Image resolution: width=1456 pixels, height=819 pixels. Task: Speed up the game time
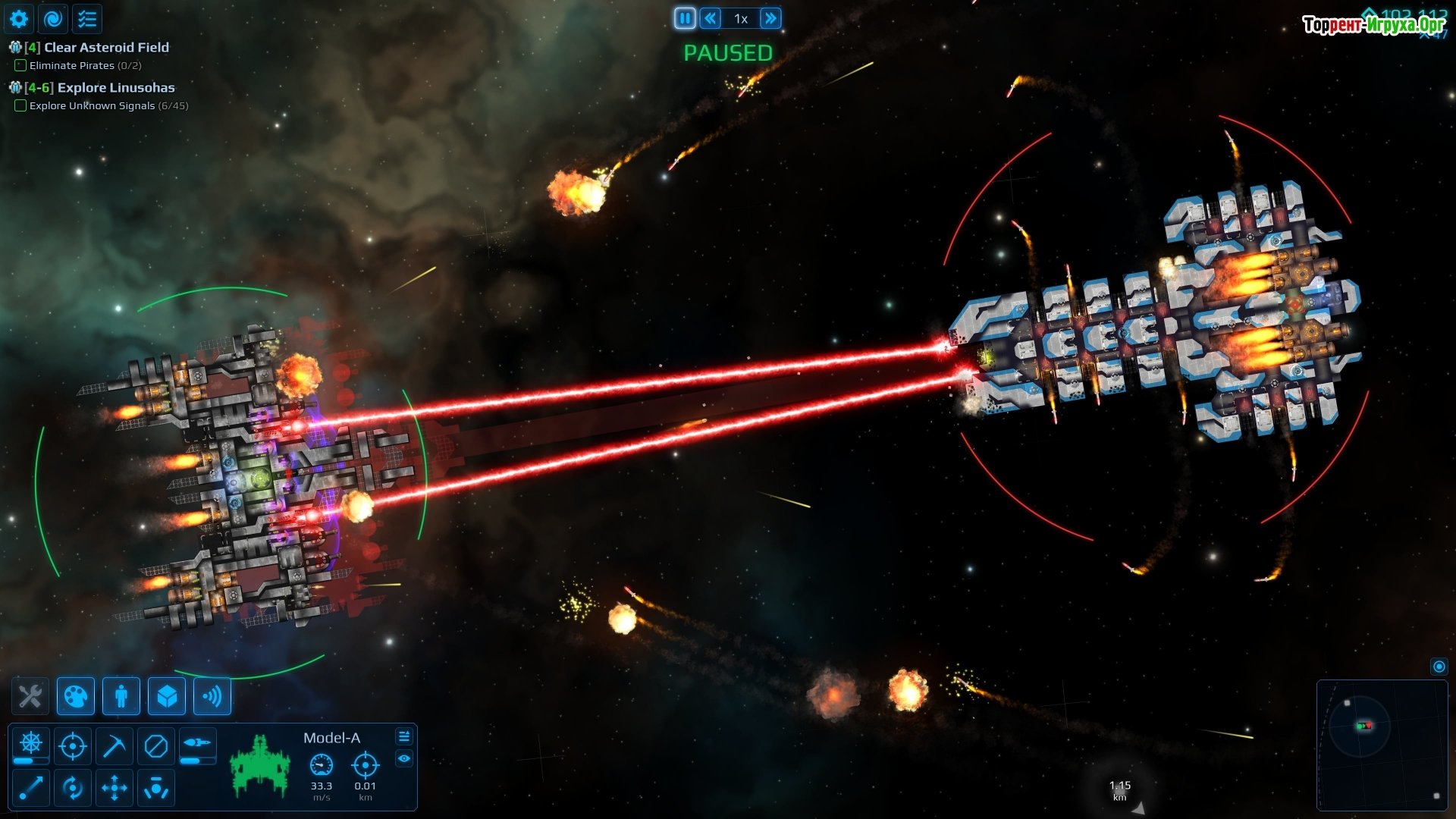point(770,18)
